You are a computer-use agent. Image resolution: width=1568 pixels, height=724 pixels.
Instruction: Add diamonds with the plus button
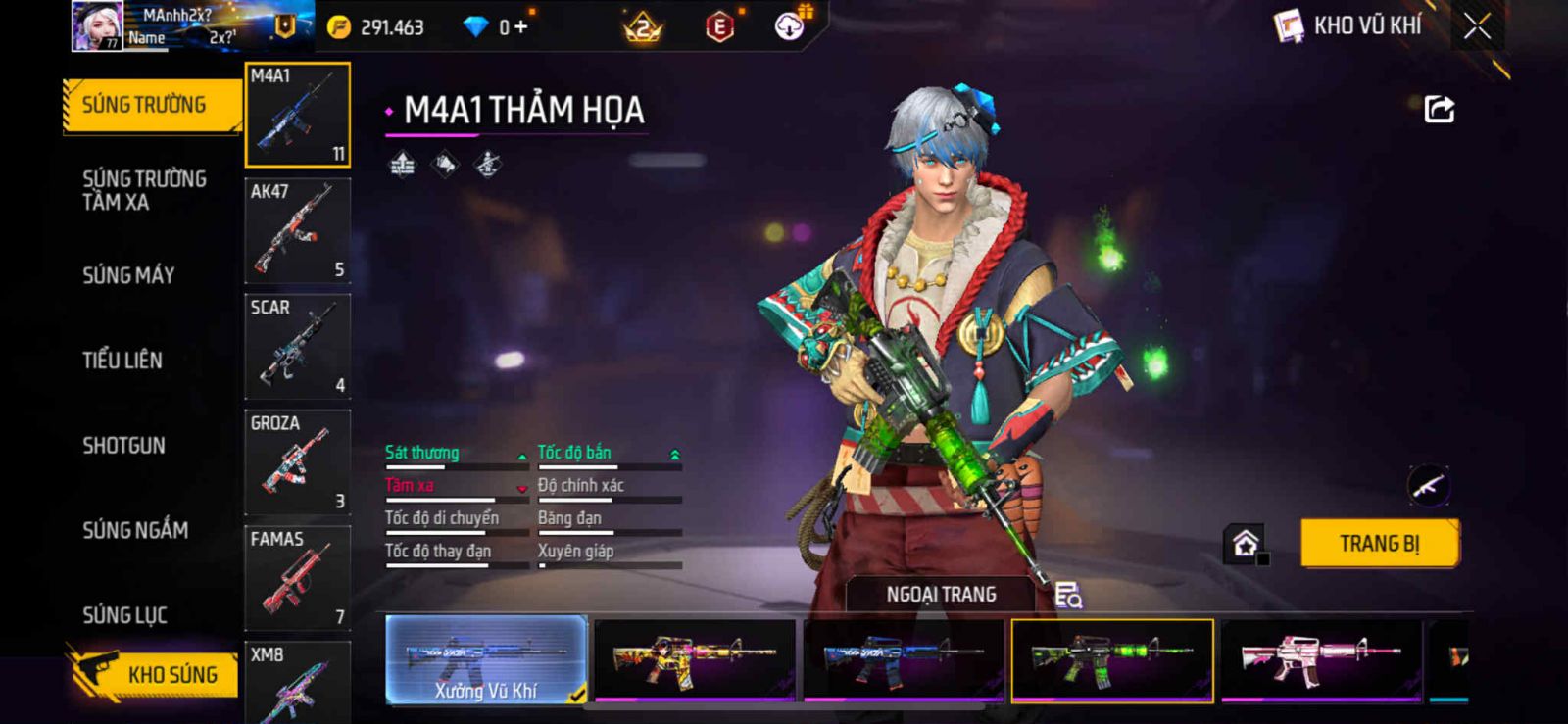(520, 27)
